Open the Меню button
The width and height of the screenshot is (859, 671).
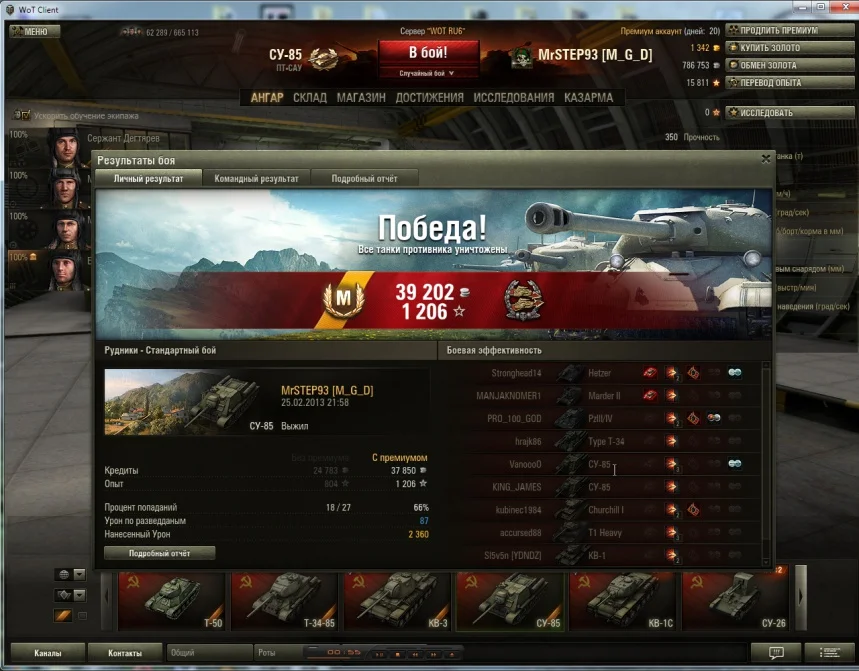pos(35,31)
